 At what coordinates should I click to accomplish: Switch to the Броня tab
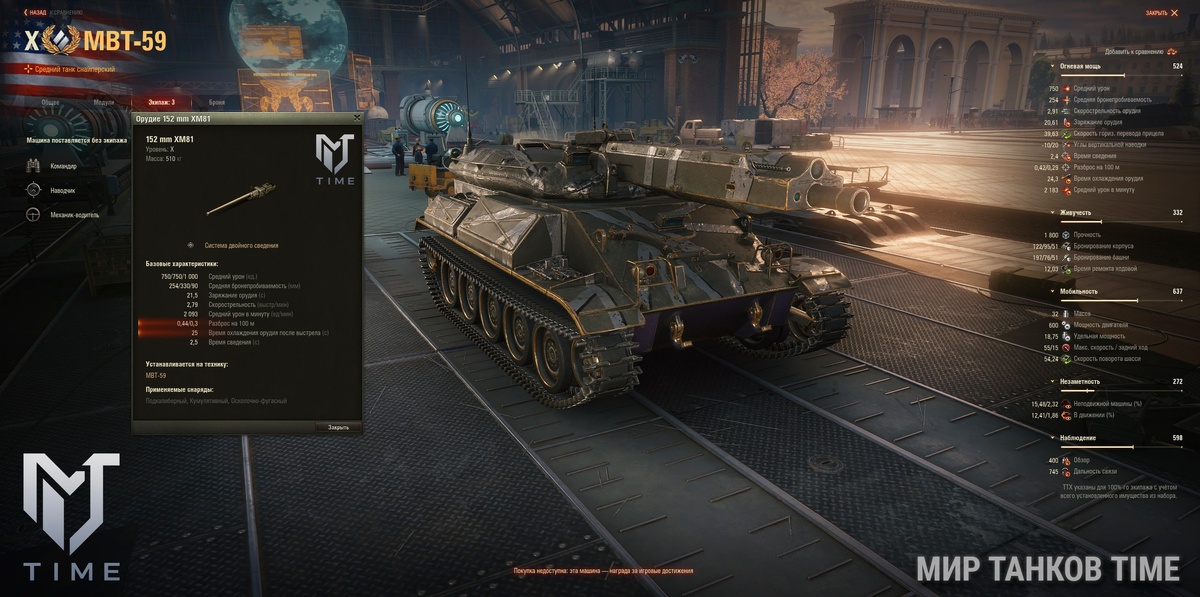216,102
